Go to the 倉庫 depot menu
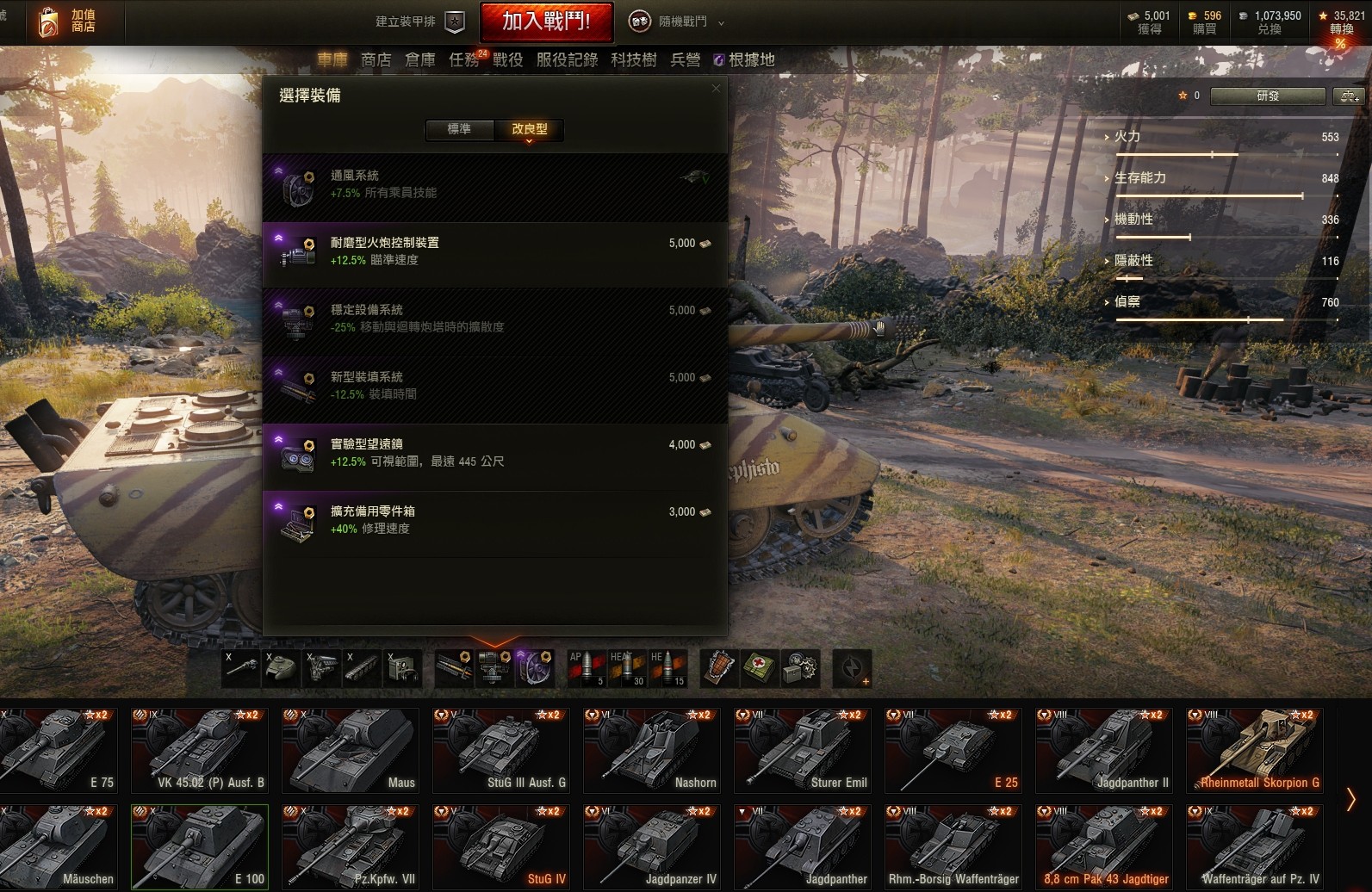 coord(420,59)
